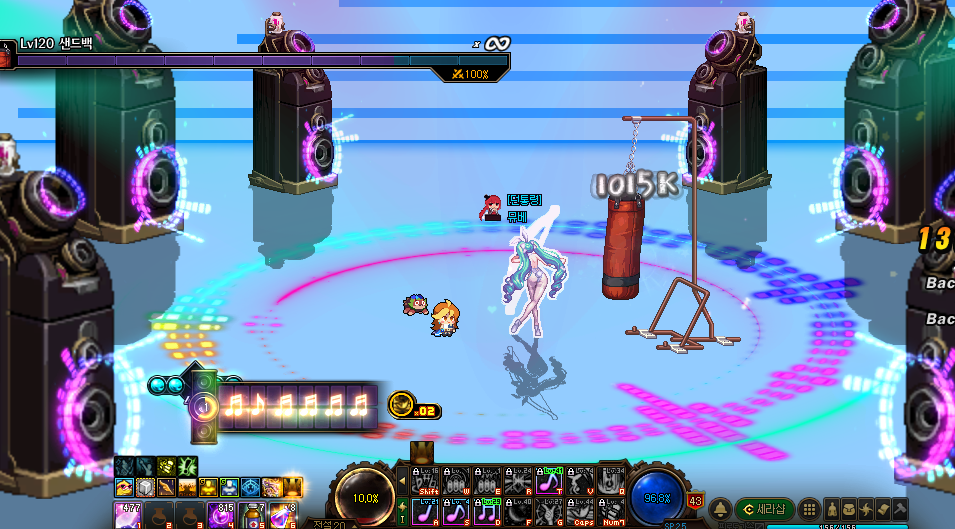Screen dimensions: 955x529
Task: Open the inventory bag icon
Action: pyautogui.click(x=850, y=510)
